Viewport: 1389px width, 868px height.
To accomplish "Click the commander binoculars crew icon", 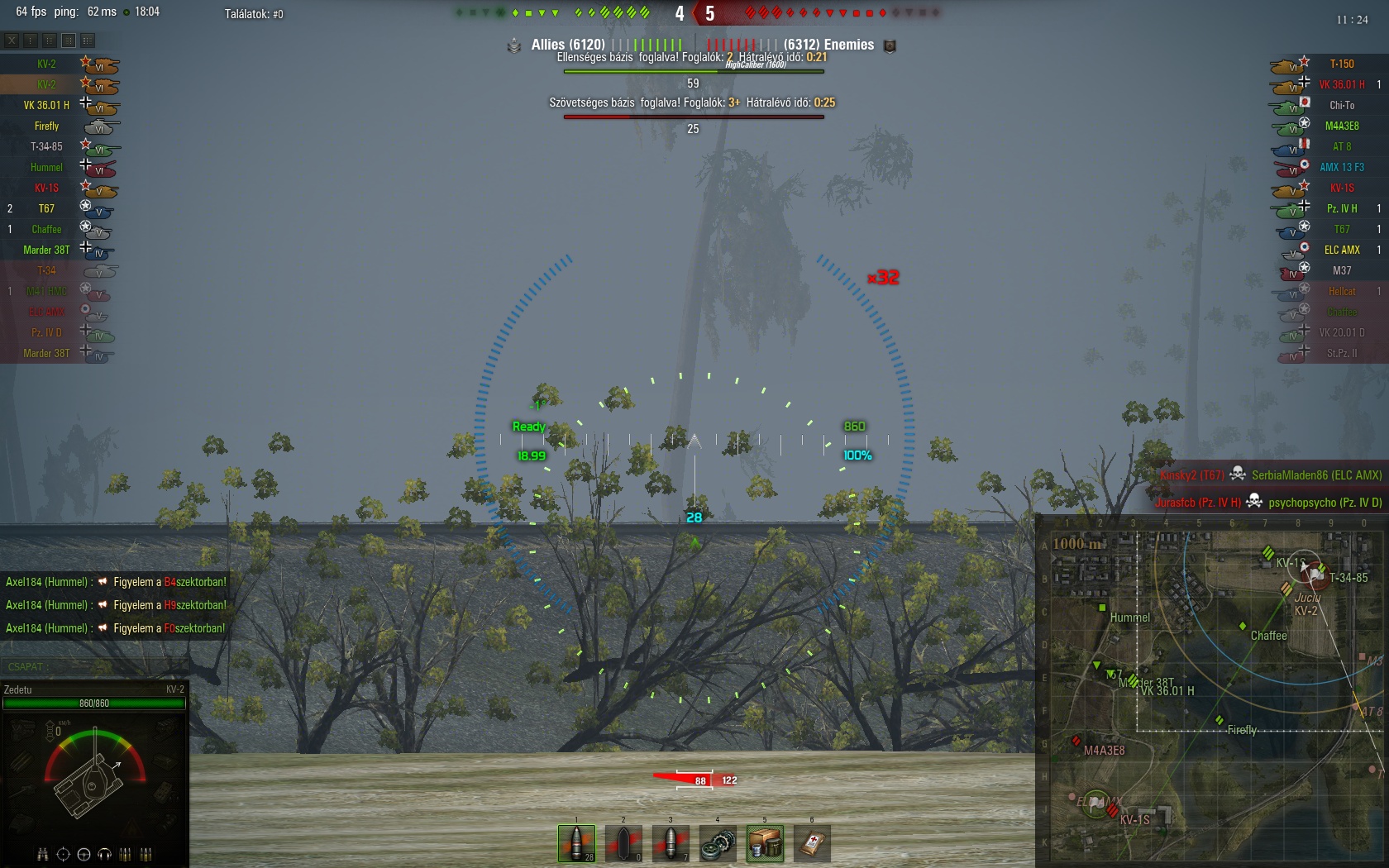I will click(42, 854).
